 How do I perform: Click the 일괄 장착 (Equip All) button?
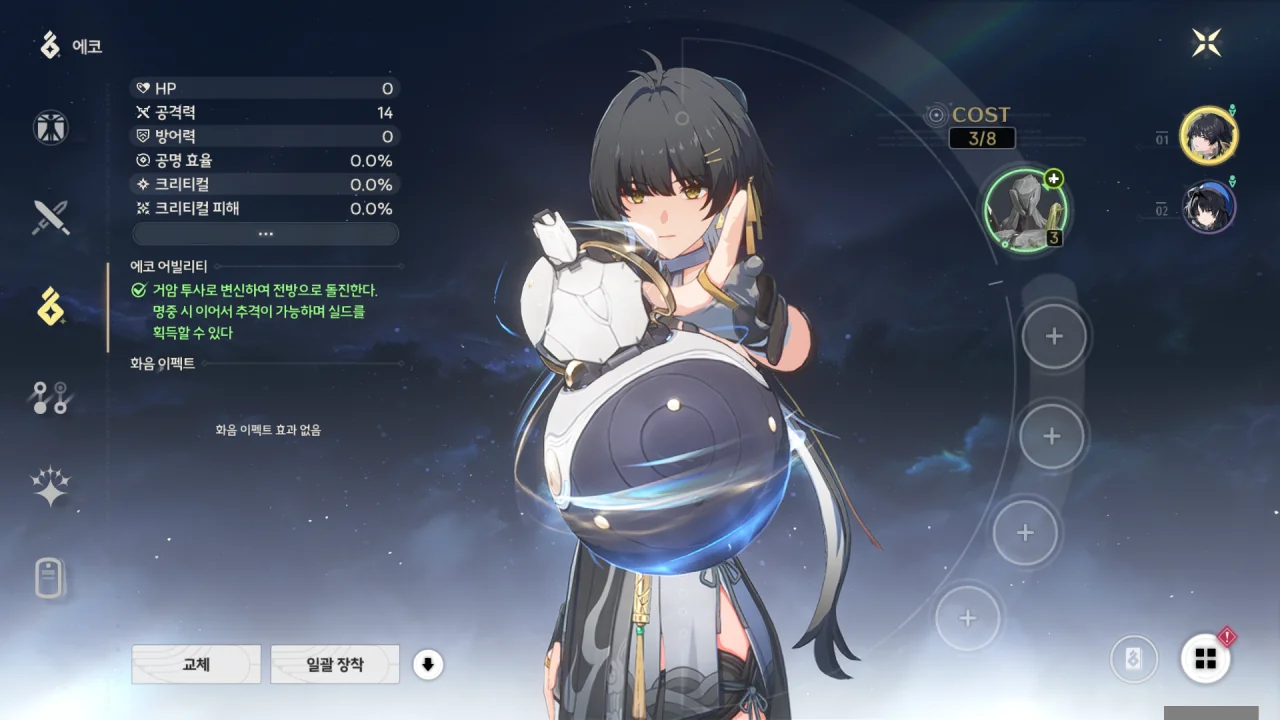(335, 664)
